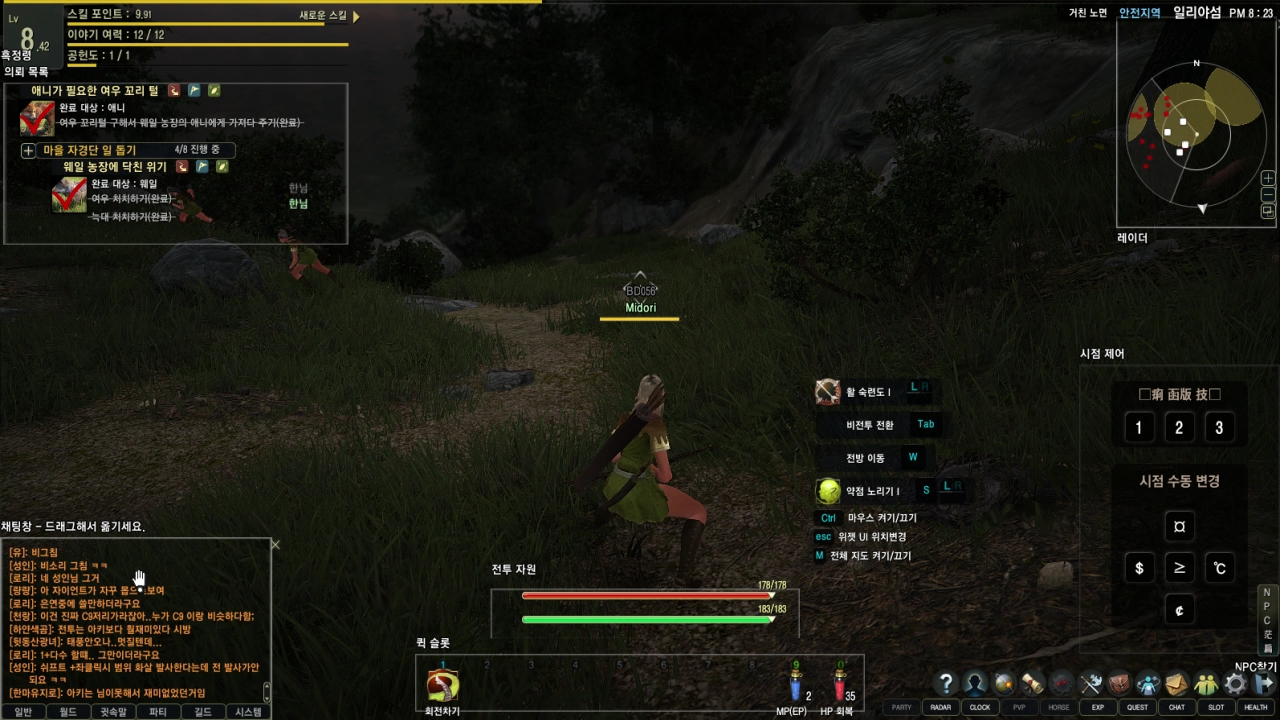This screenshot has height=720, width=1280.
Task: Toggle the QUEST widget button
Action: tap(1137, 707)
